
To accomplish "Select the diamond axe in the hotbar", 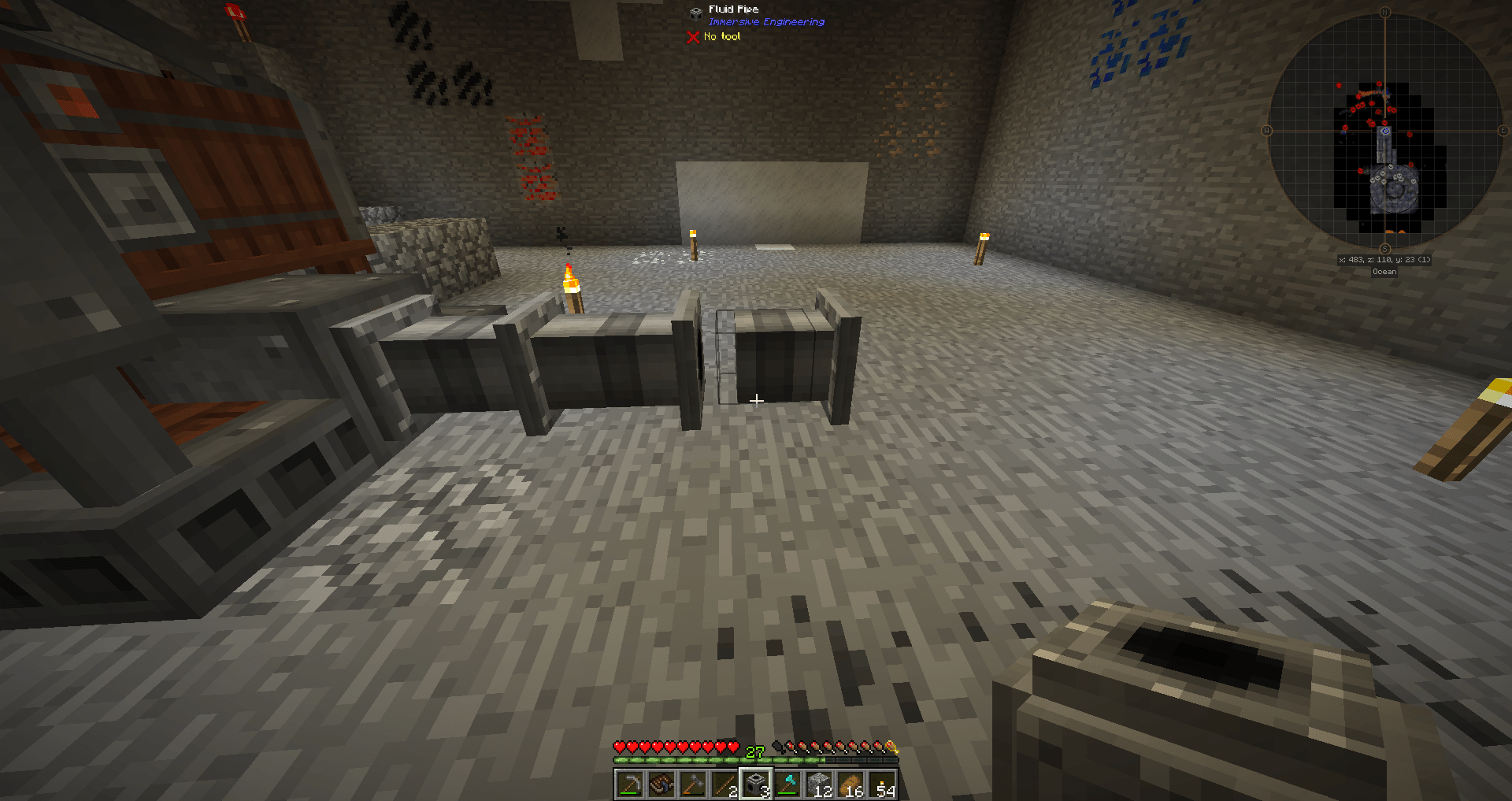I will (x=787, y=784).
